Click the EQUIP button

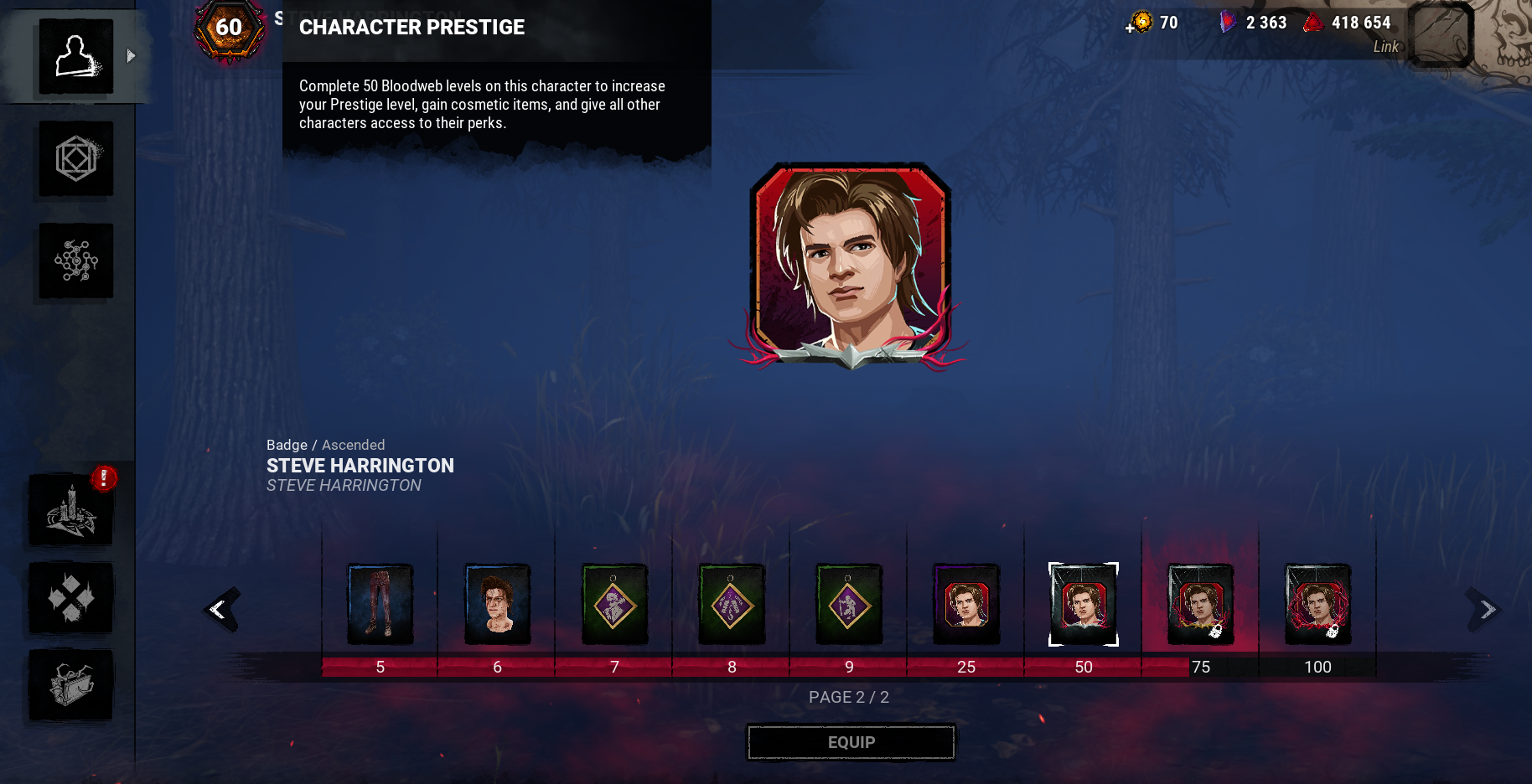click(x=851, y=742)
